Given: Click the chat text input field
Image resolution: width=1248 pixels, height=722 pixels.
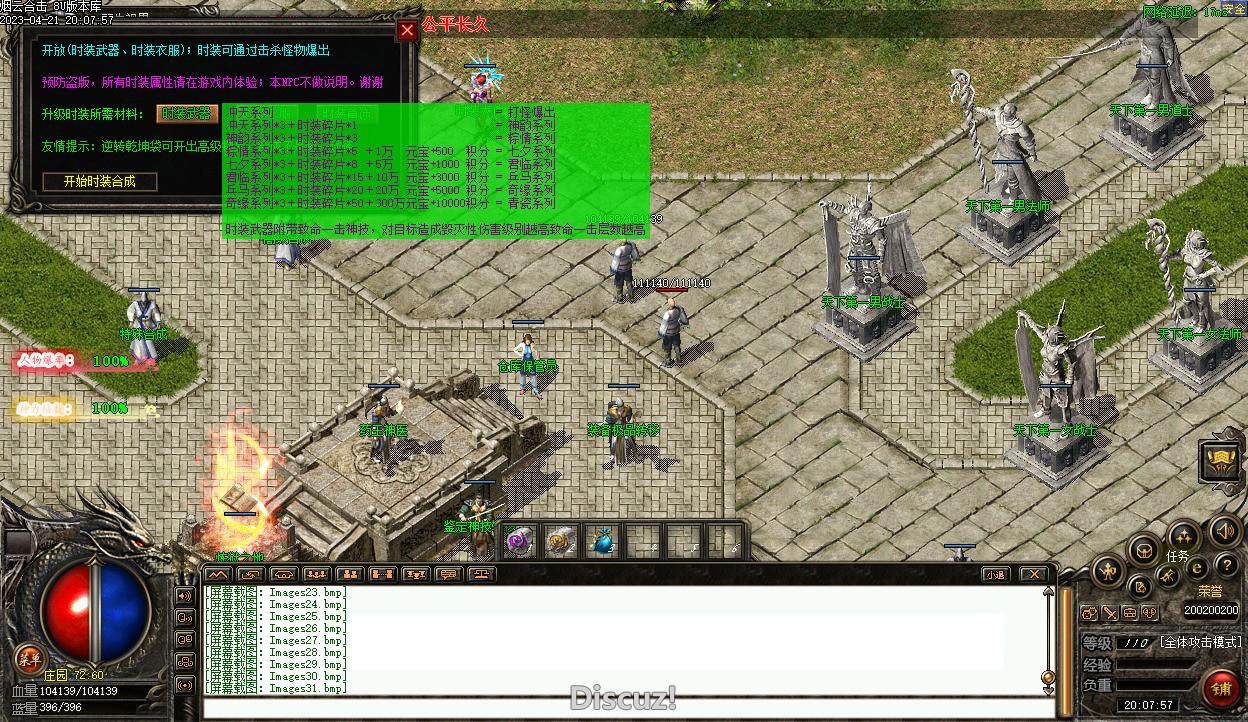Looking at the screenshot, I should (x=620, y=708).
